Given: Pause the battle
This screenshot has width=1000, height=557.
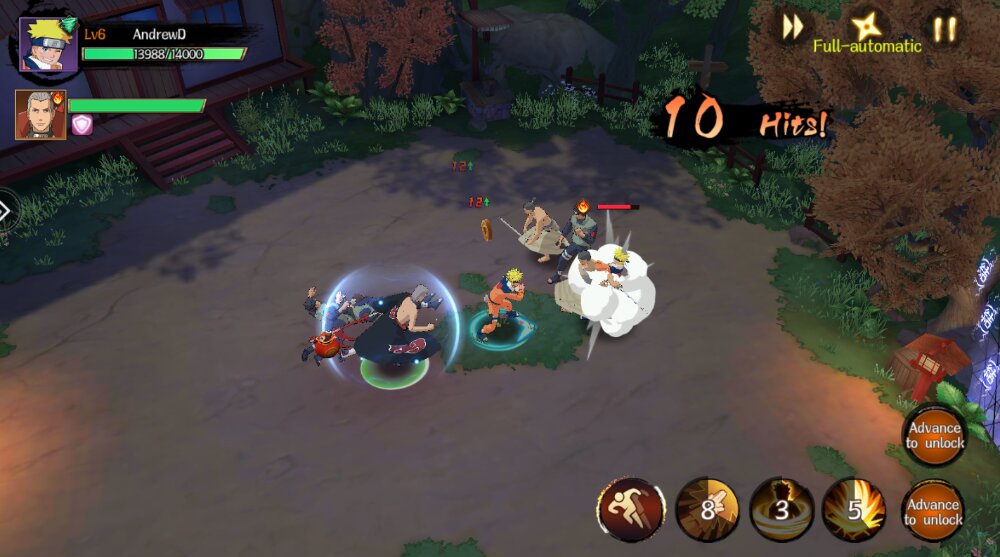Looking at the screenshot, I should (x=944, y=28).
